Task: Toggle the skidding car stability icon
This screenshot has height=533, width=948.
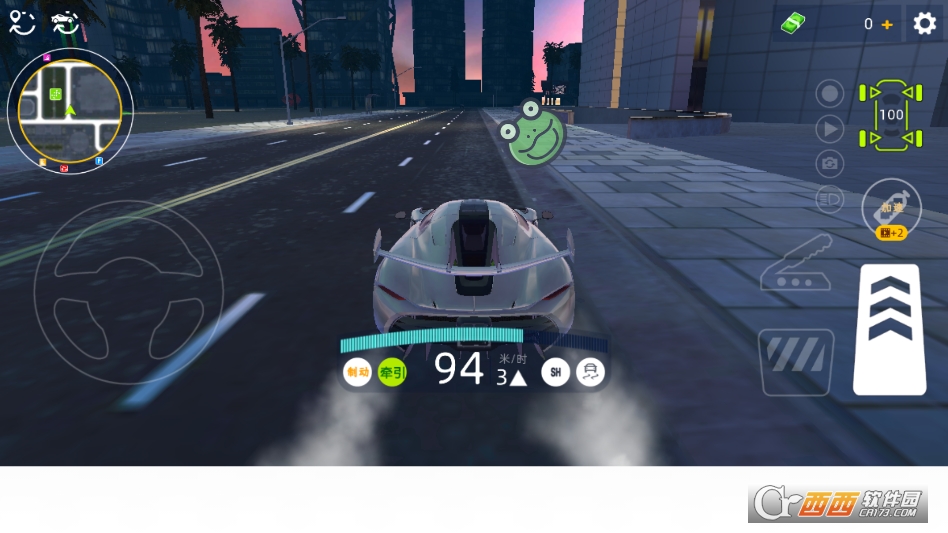Action: click(x=591, y=373)
